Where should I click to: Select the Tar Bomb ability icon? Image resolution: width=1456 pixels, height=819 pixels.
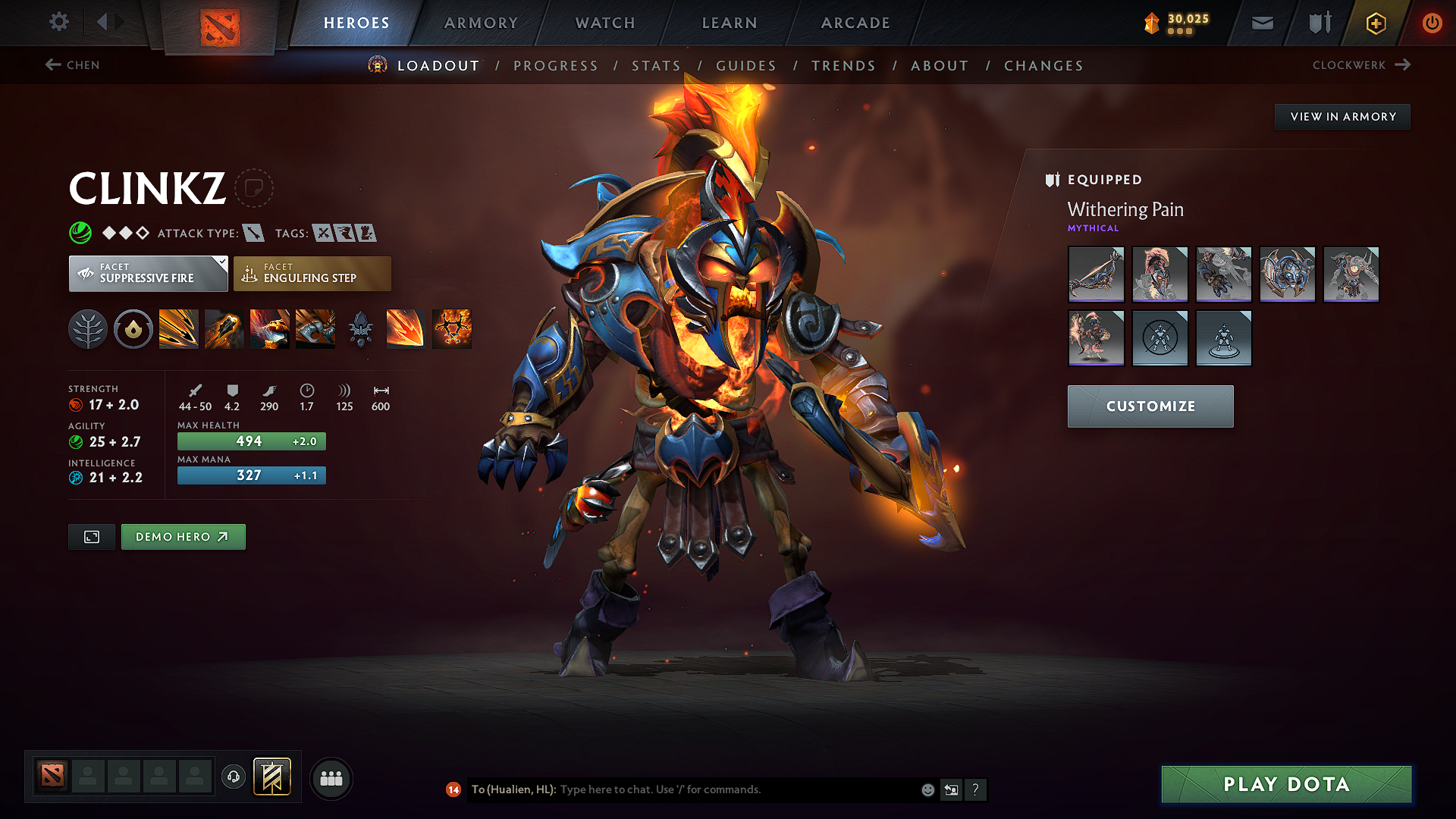(x=224, y=328)
